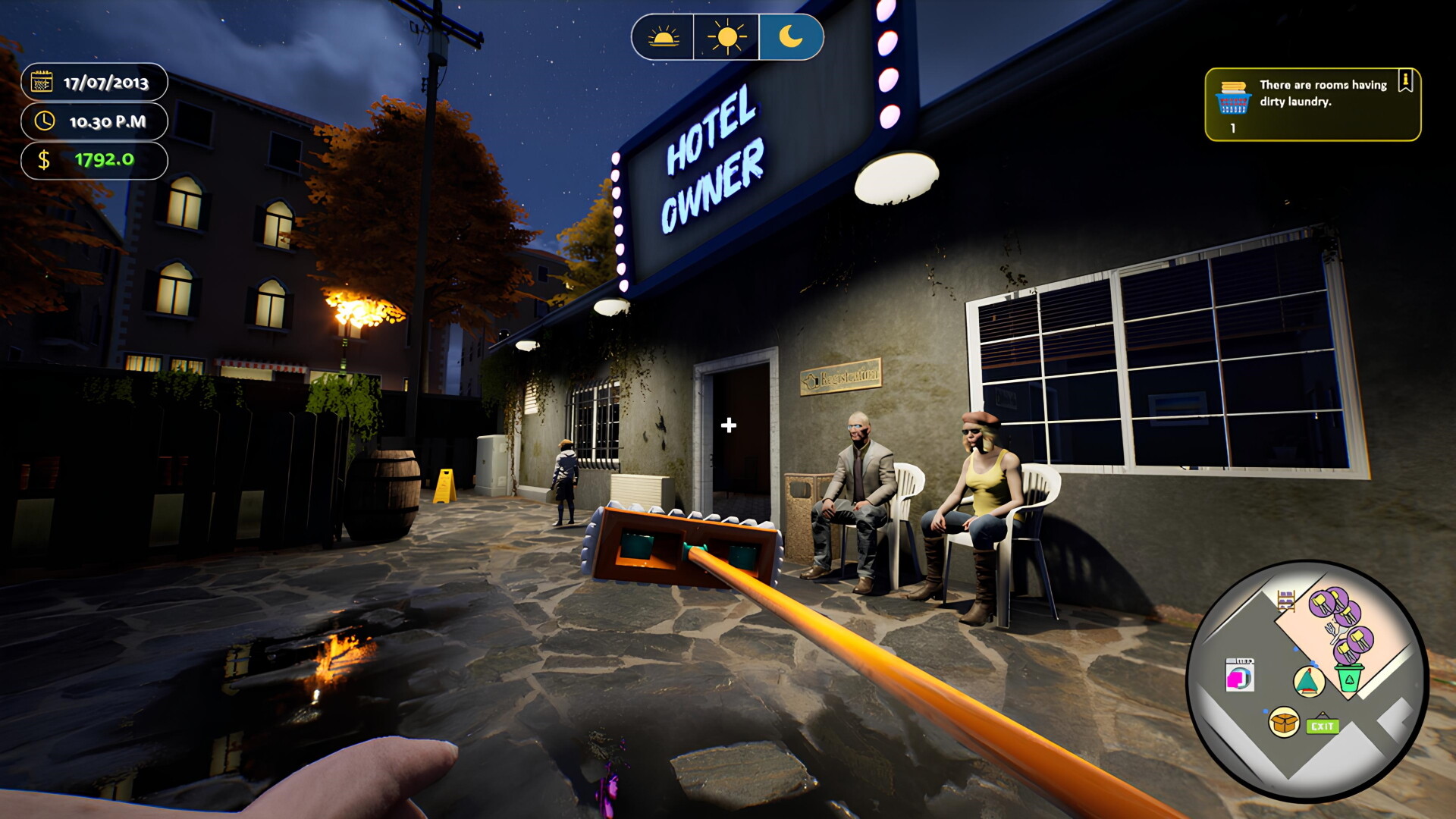
Task: Enable the midday sun time setting
Action: tap(726, 36)
